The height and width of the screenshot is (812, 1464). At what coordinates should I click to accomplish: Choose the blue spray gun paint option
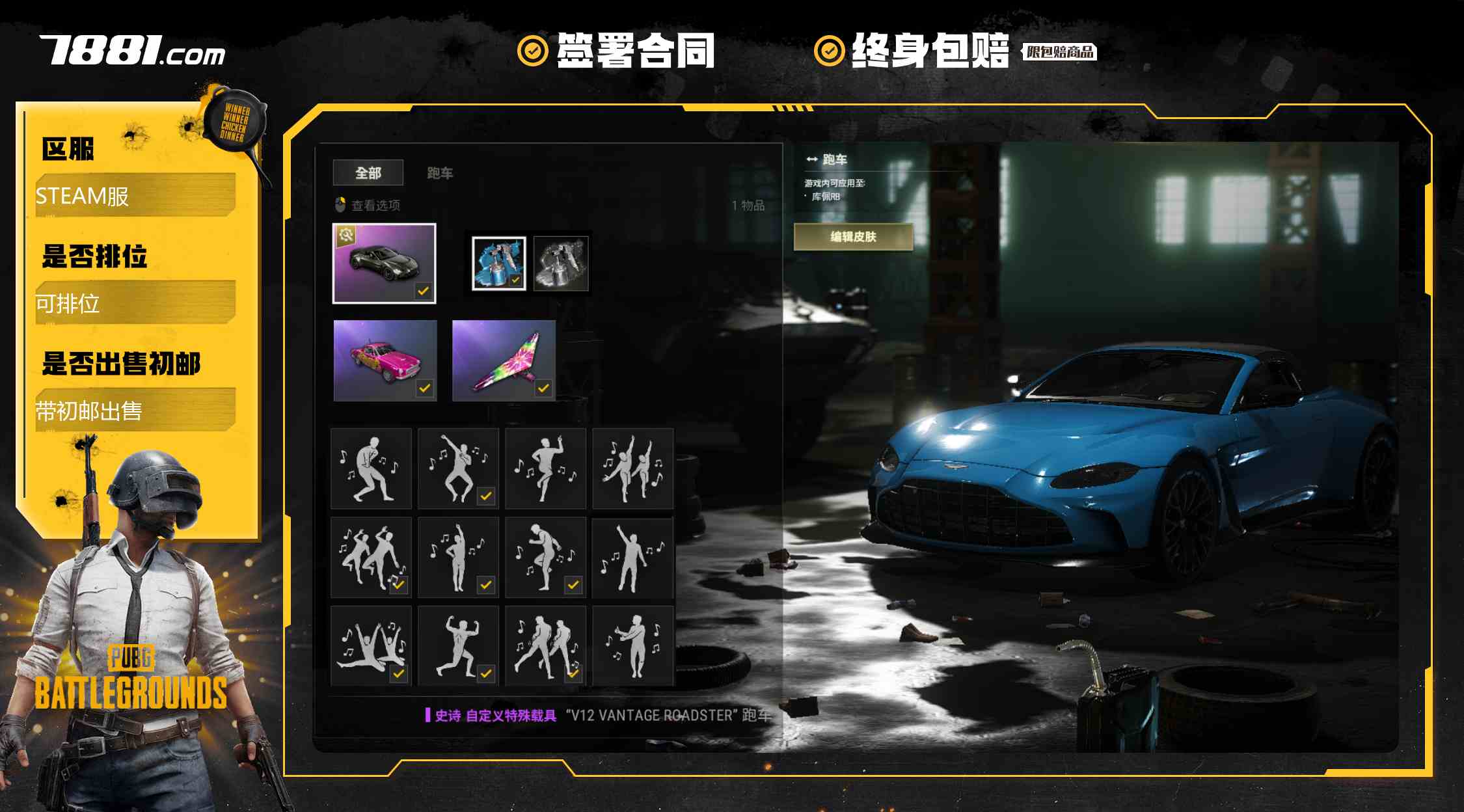coord(498,264)
